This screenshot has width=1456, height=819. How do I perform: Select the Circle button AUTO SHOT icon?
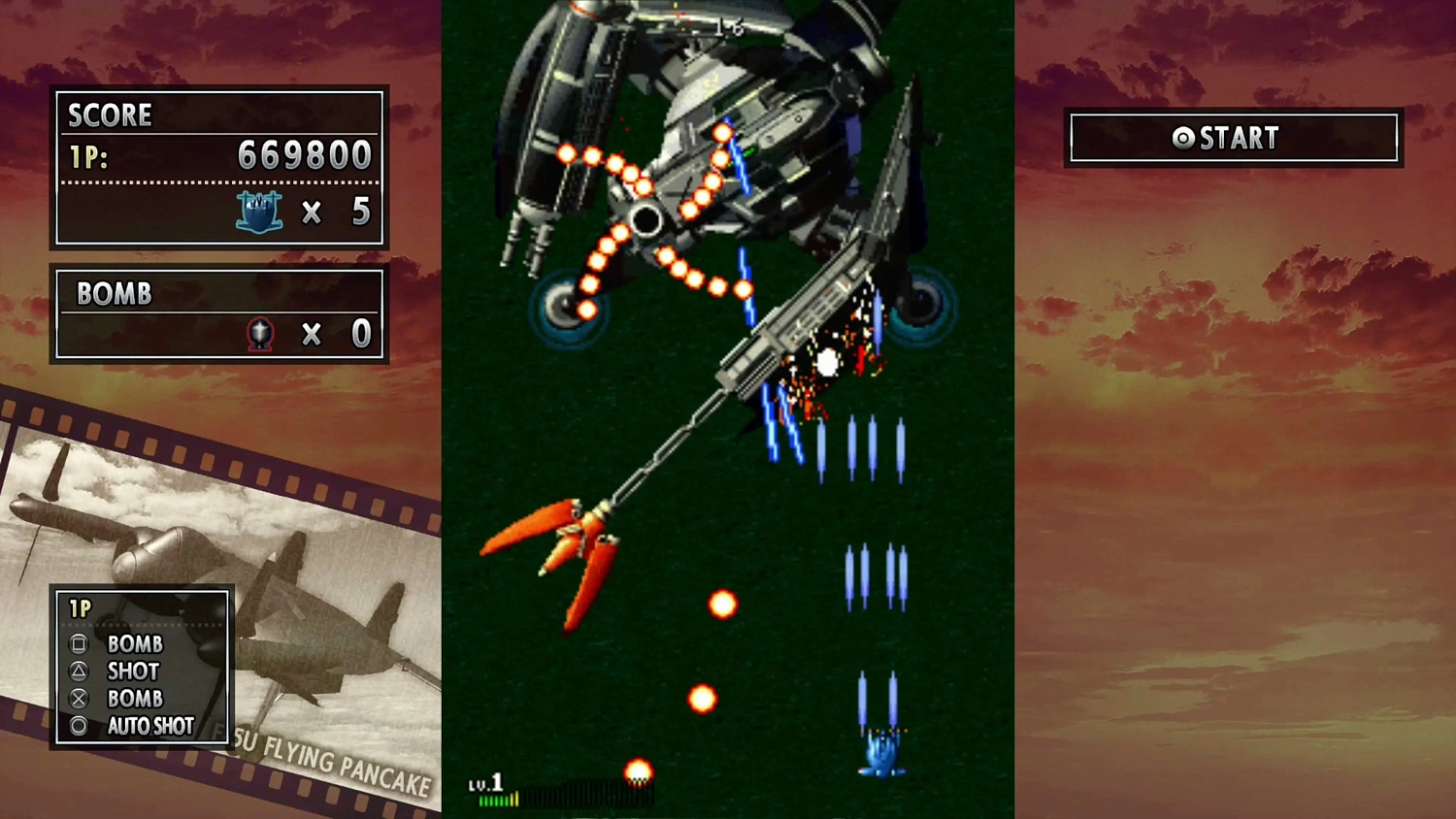click(79, 726)
